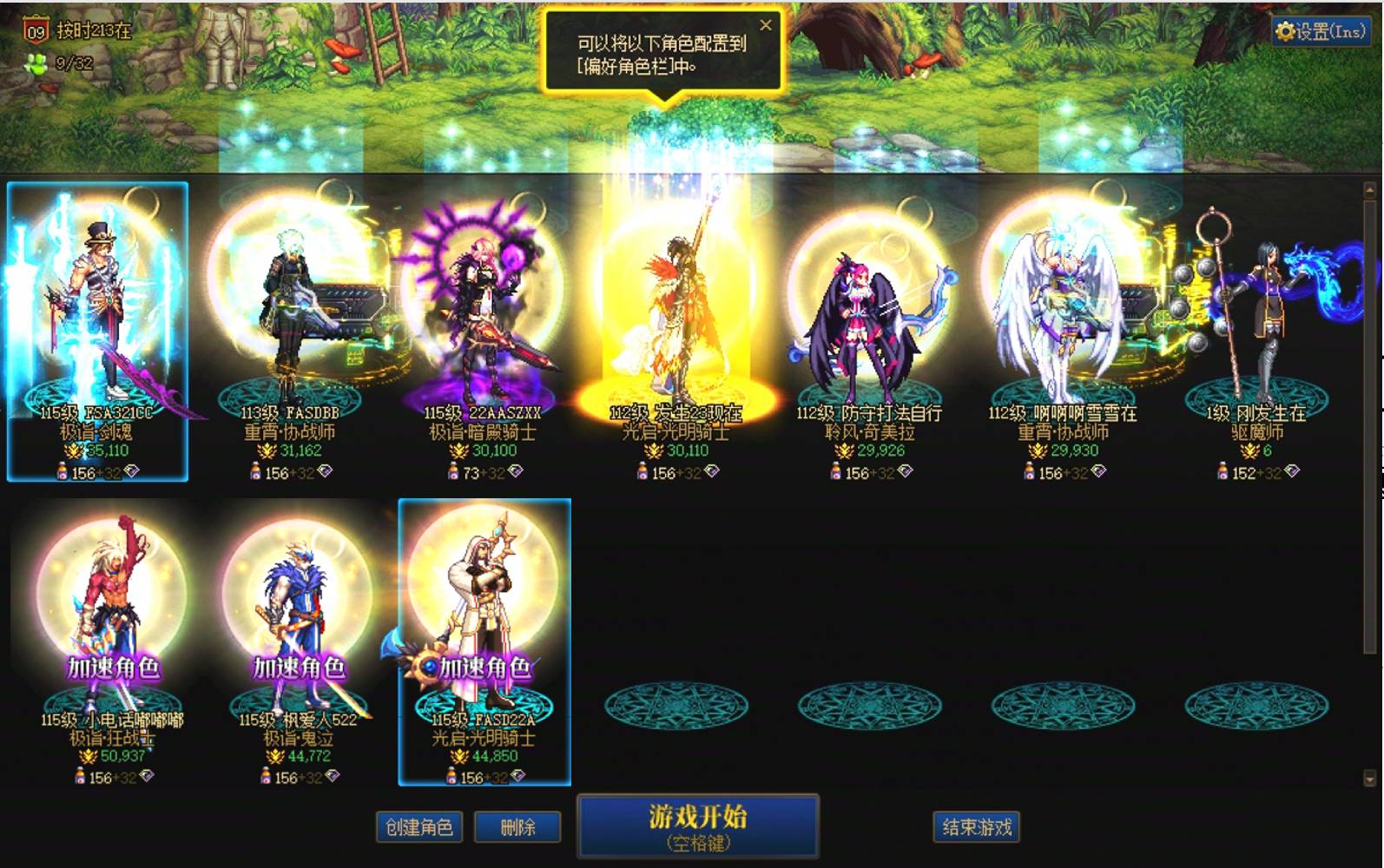Close the 偏好角色栏 tooltip popup
This screenshot has width=1384, height=868.
click(766, 24)
